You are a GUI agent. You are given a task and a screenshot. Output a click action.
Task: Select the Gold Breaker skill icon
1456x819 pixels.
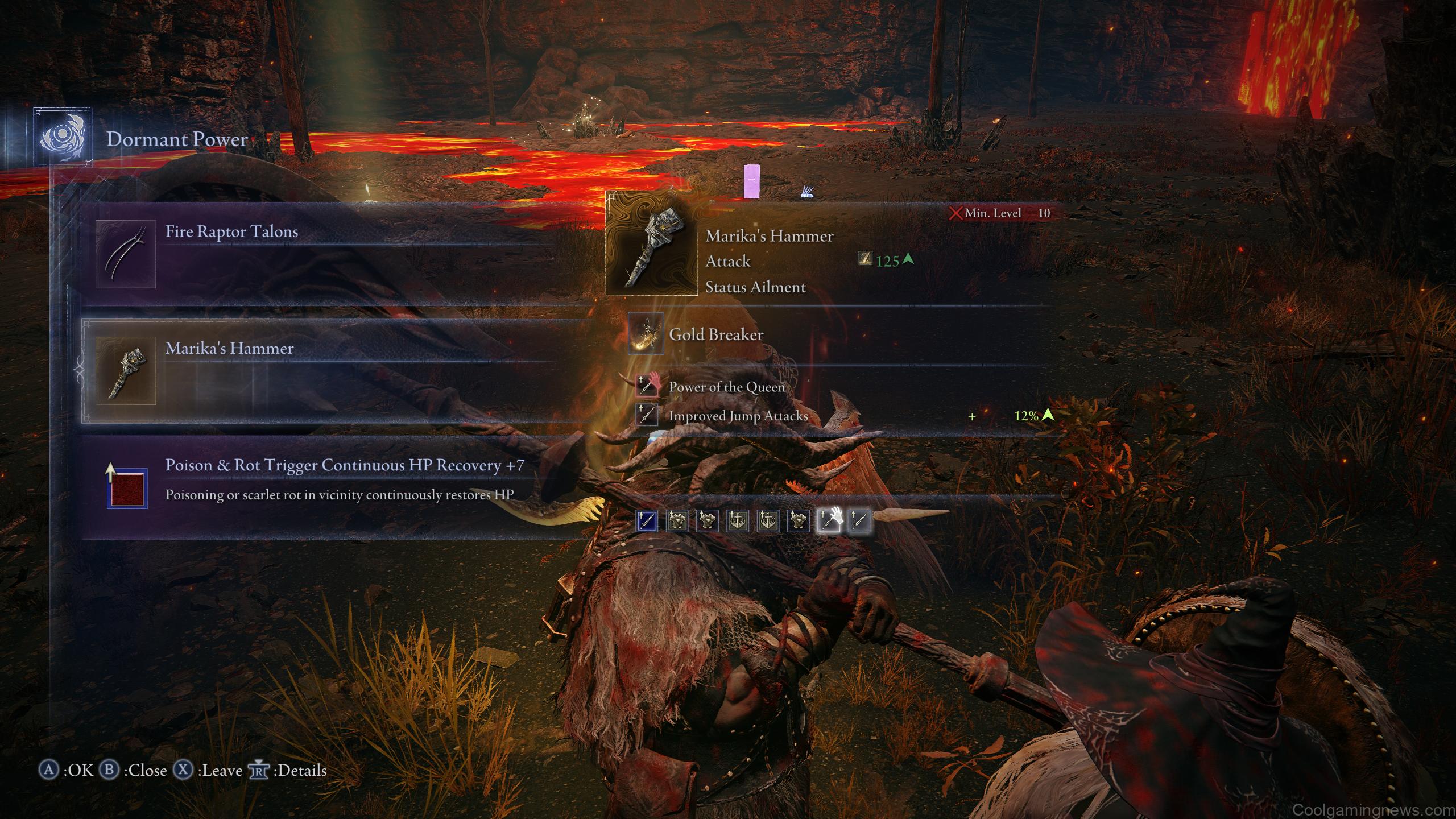646,334
